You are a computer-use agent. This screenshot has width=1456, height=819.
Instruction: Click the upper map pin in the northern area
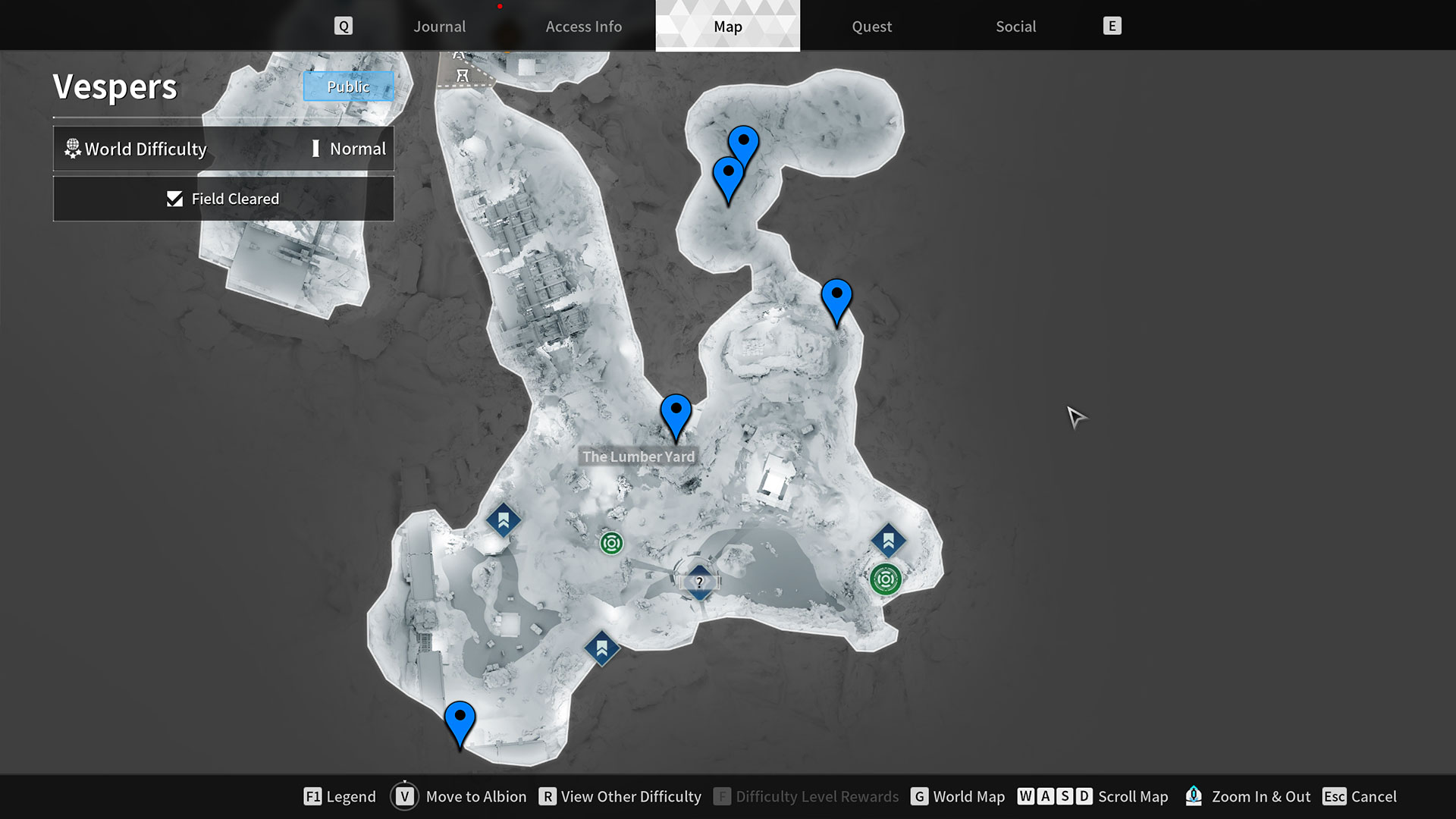742,140
